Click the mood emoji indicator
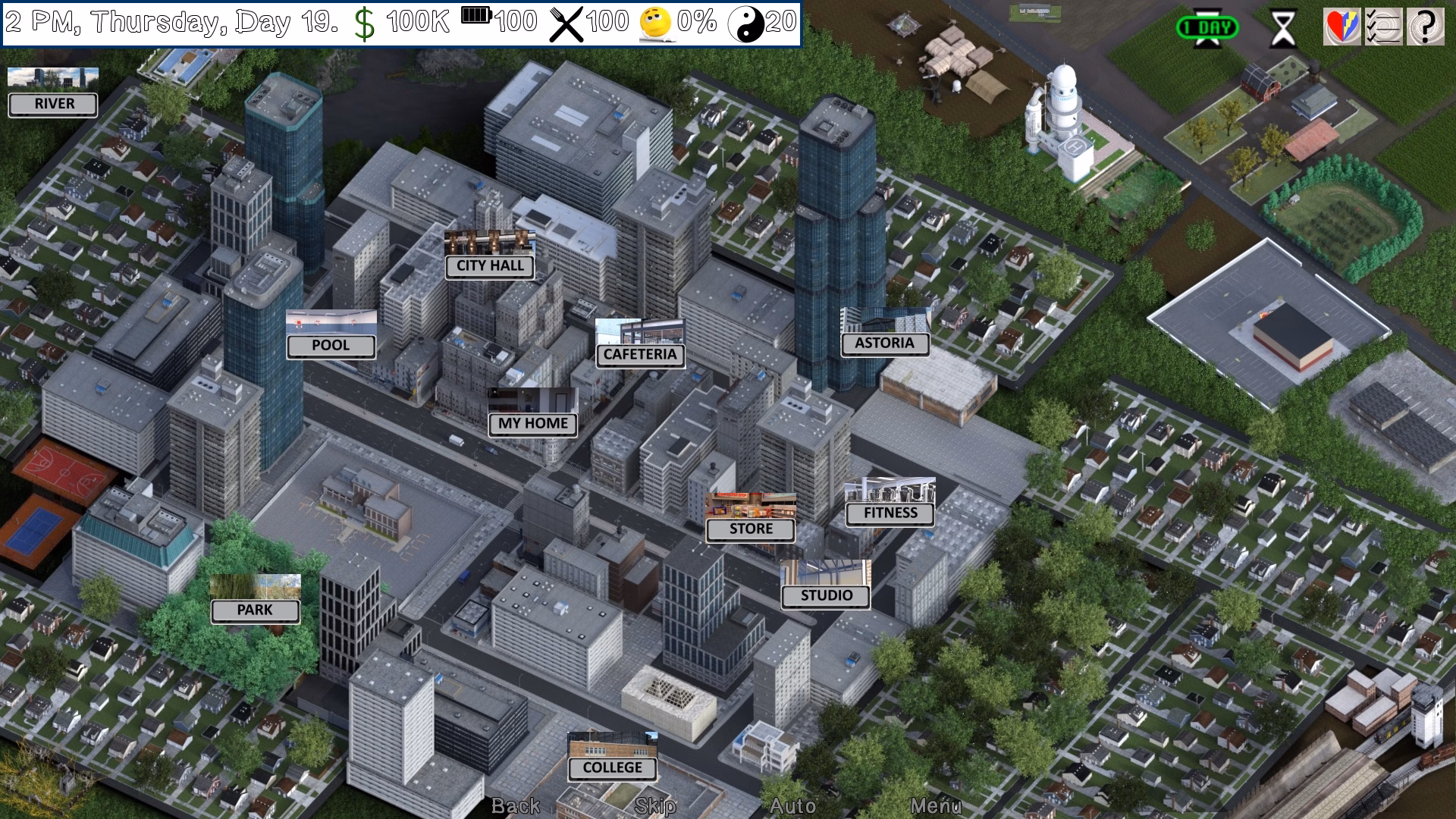1456x819 pixels. tap(654, 23)
